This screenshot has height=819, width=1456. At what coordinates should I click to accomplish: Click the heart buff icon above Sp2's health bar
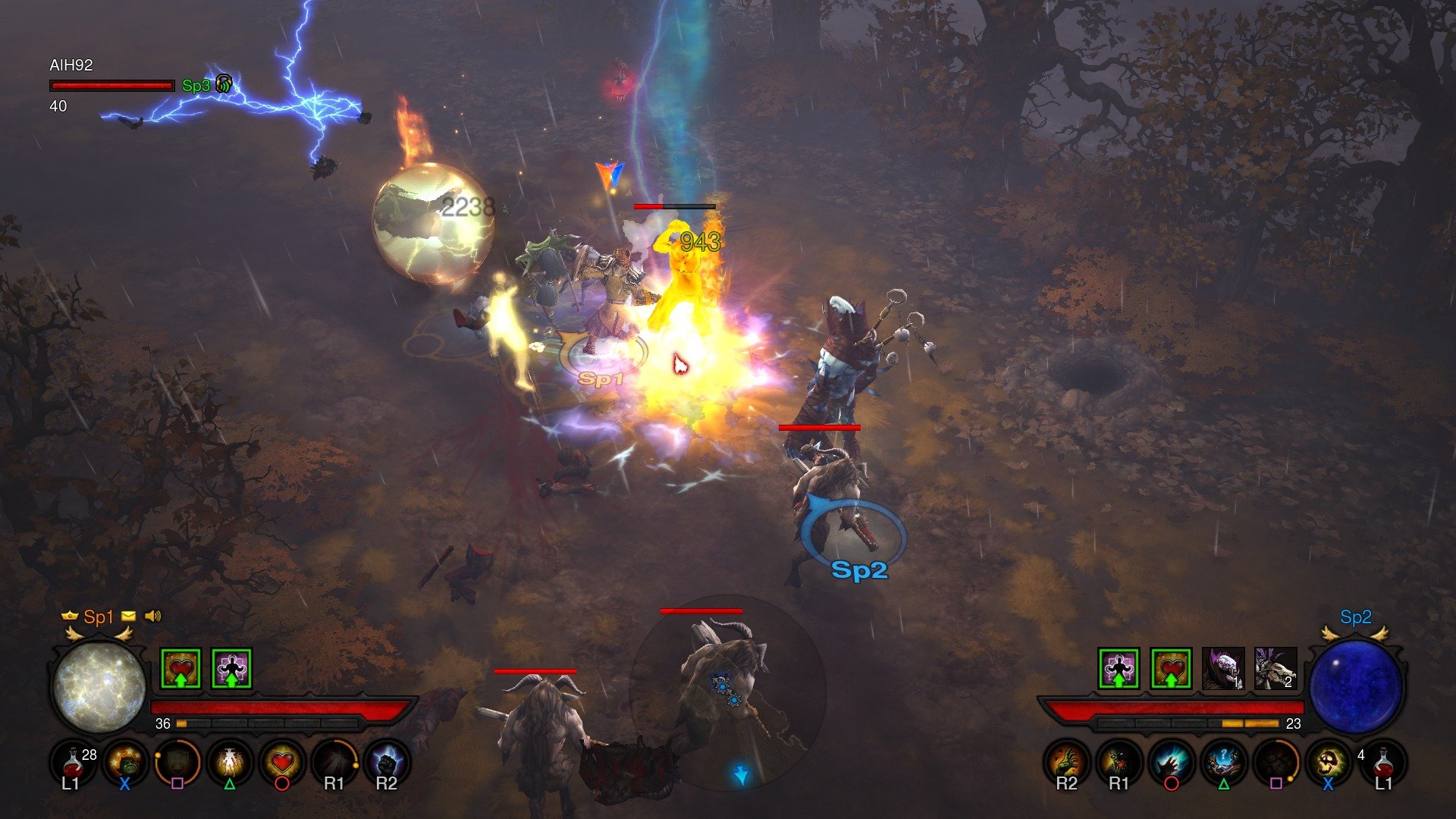[x=1170, y=668]
